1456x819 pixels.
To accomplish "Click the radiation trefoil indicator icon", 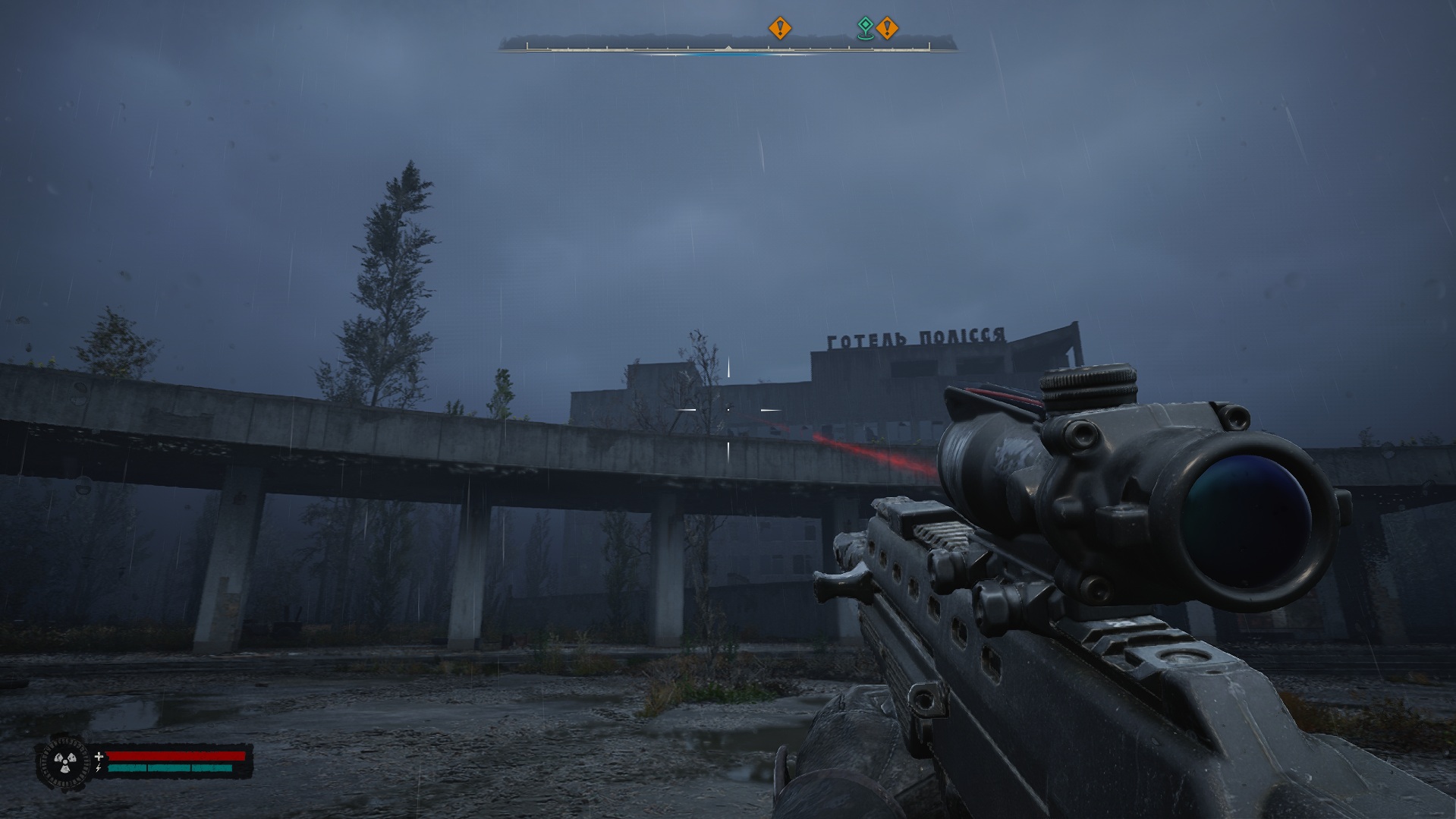I will point(62,761).
